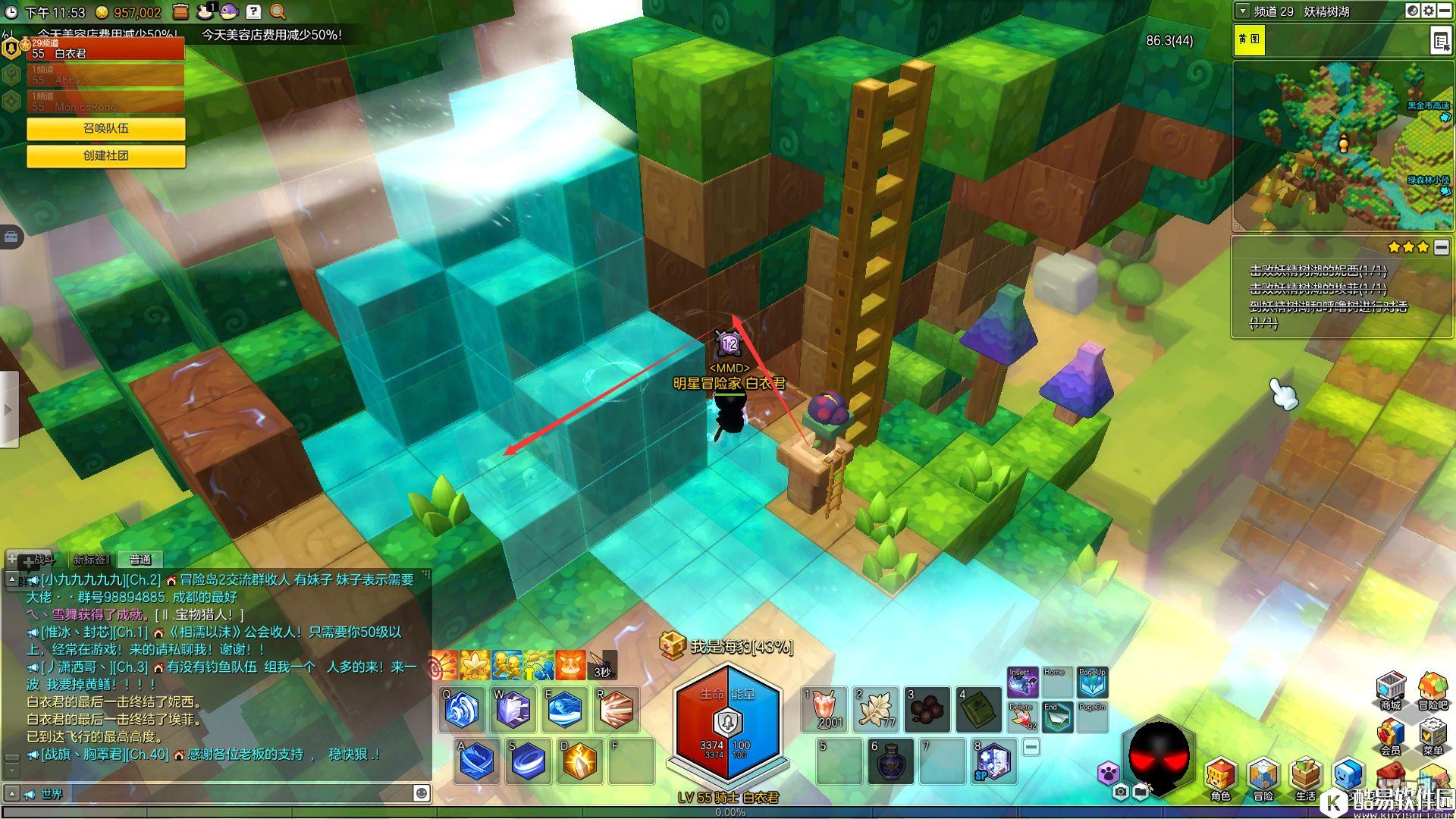Viewport: 1456px width, 819px height.
Task: Select the 创建社团 create club button
Action: (x=106, y=155)
